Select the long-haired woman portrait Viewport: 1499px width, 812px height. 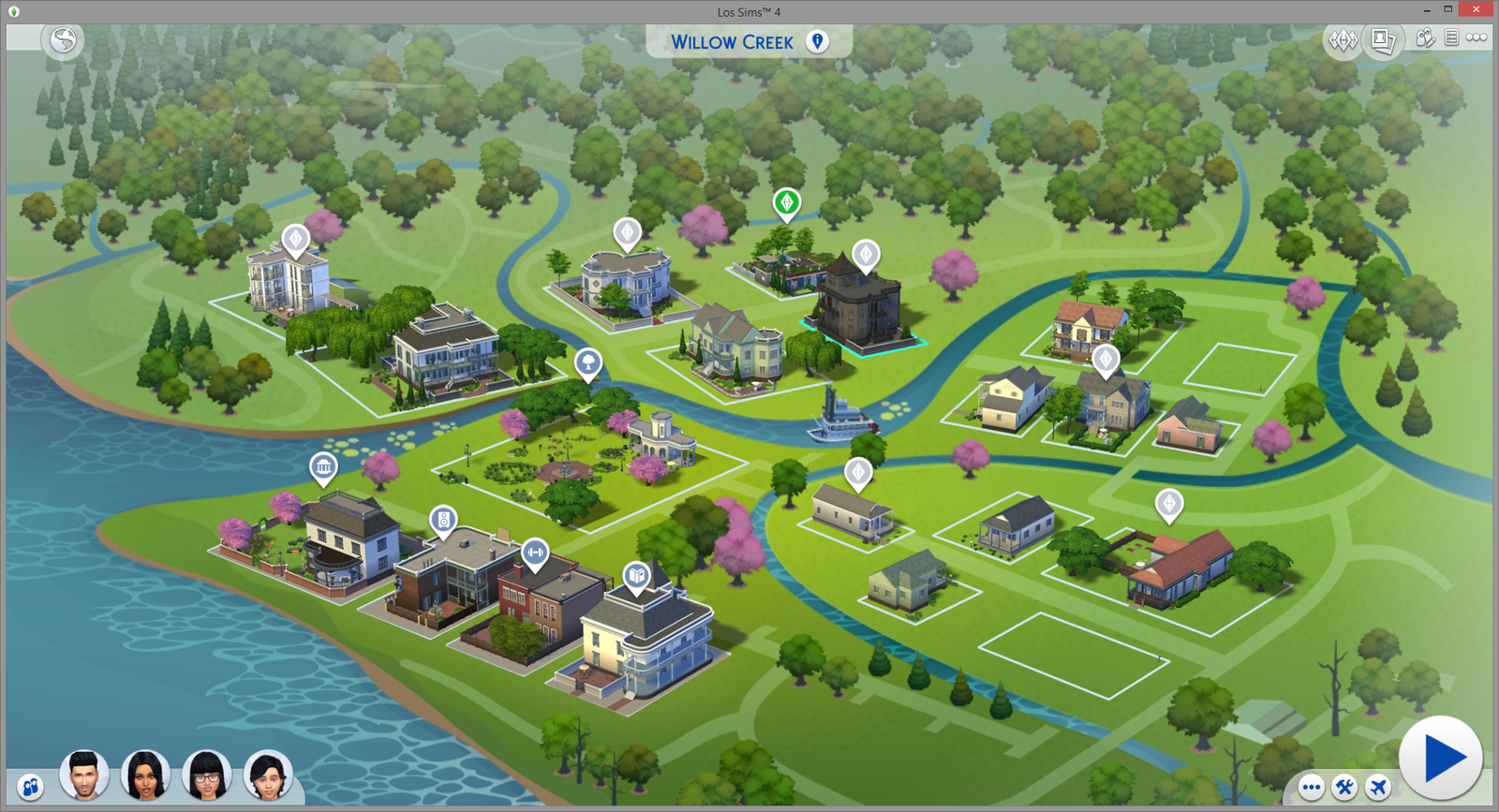click(x=145, y=775)
